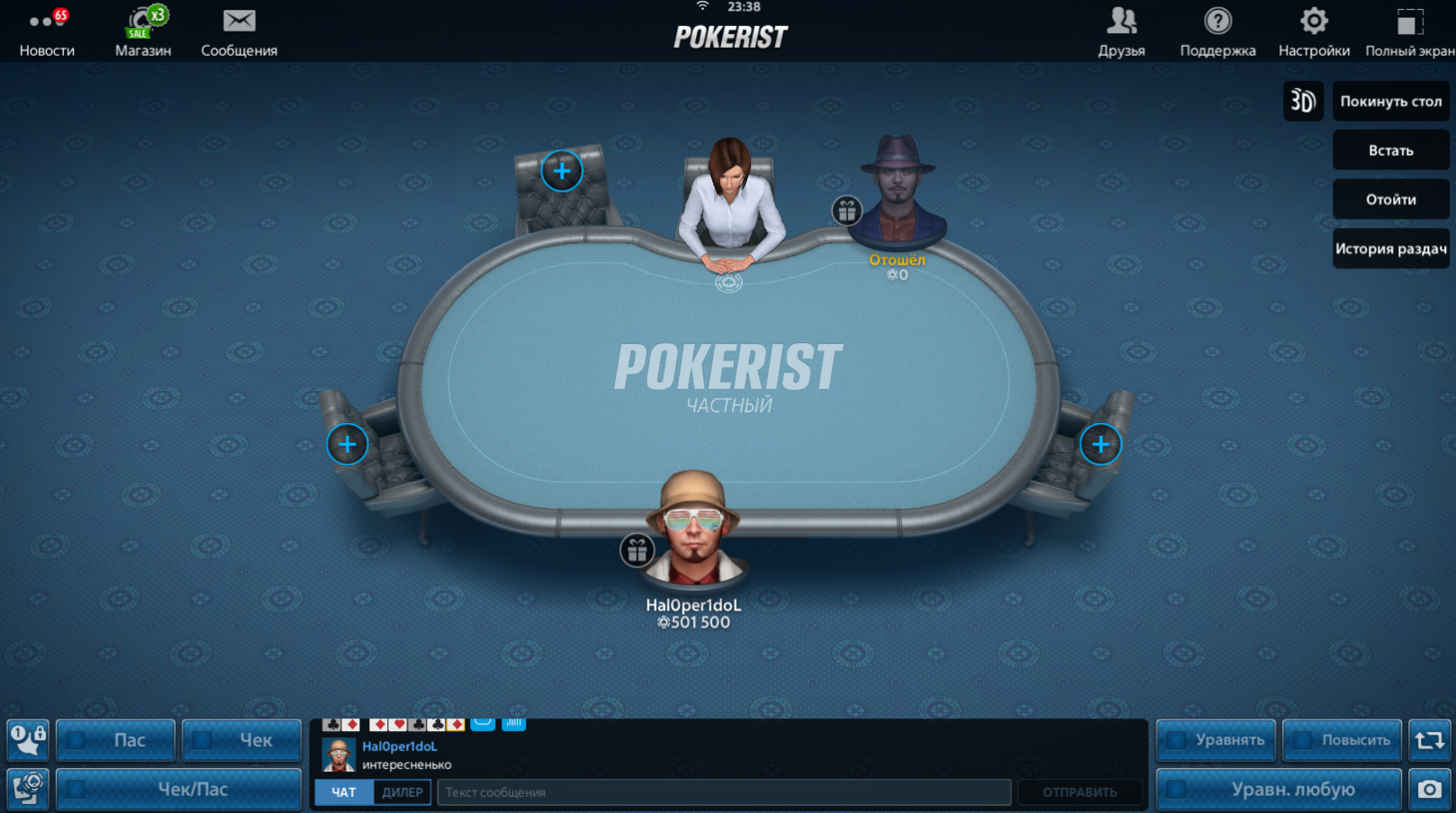Open Сообщения messages

click(239, 32)
